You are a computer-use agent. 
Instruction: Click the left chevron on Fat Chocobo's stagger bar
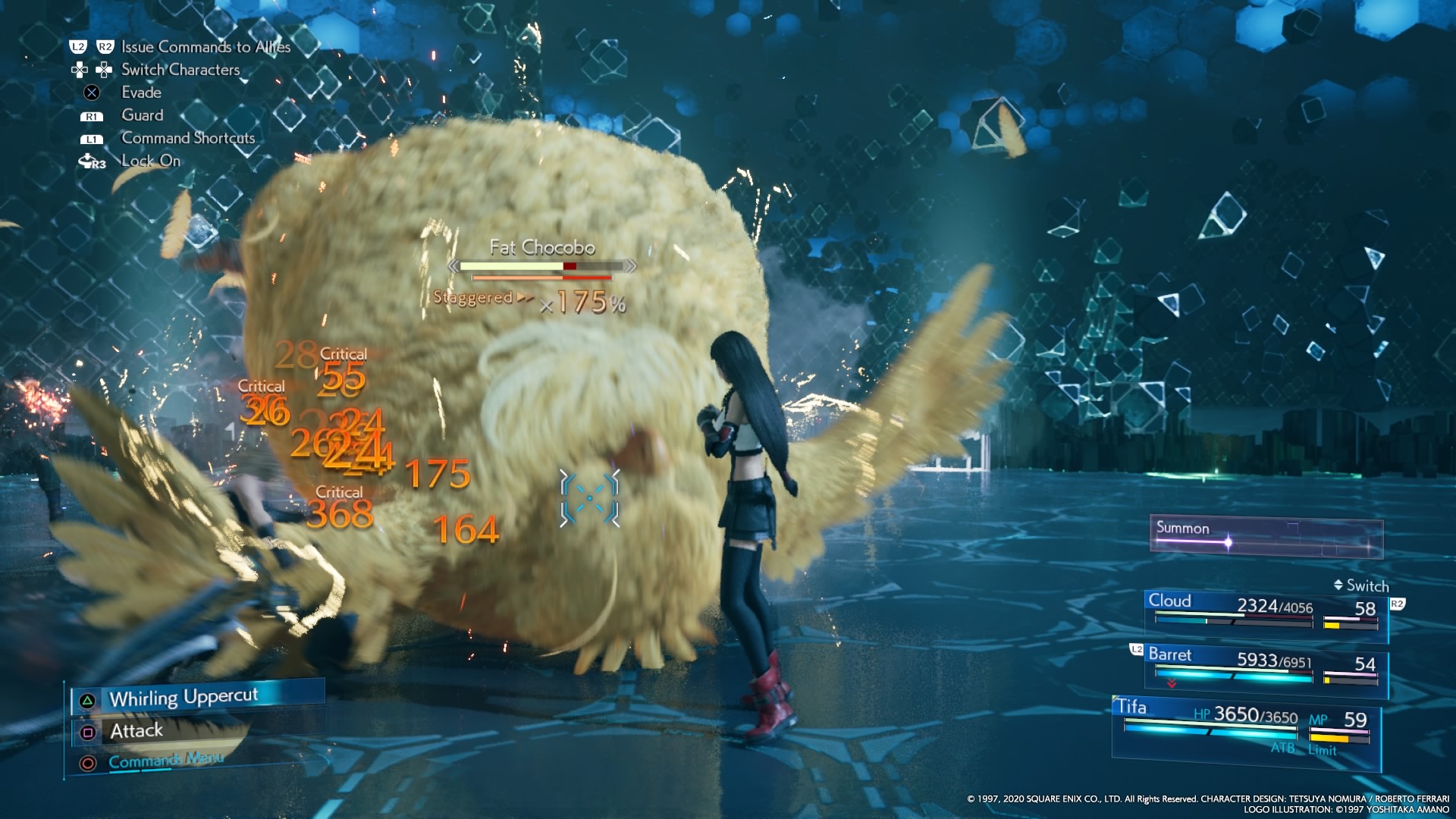pos(455,266)
